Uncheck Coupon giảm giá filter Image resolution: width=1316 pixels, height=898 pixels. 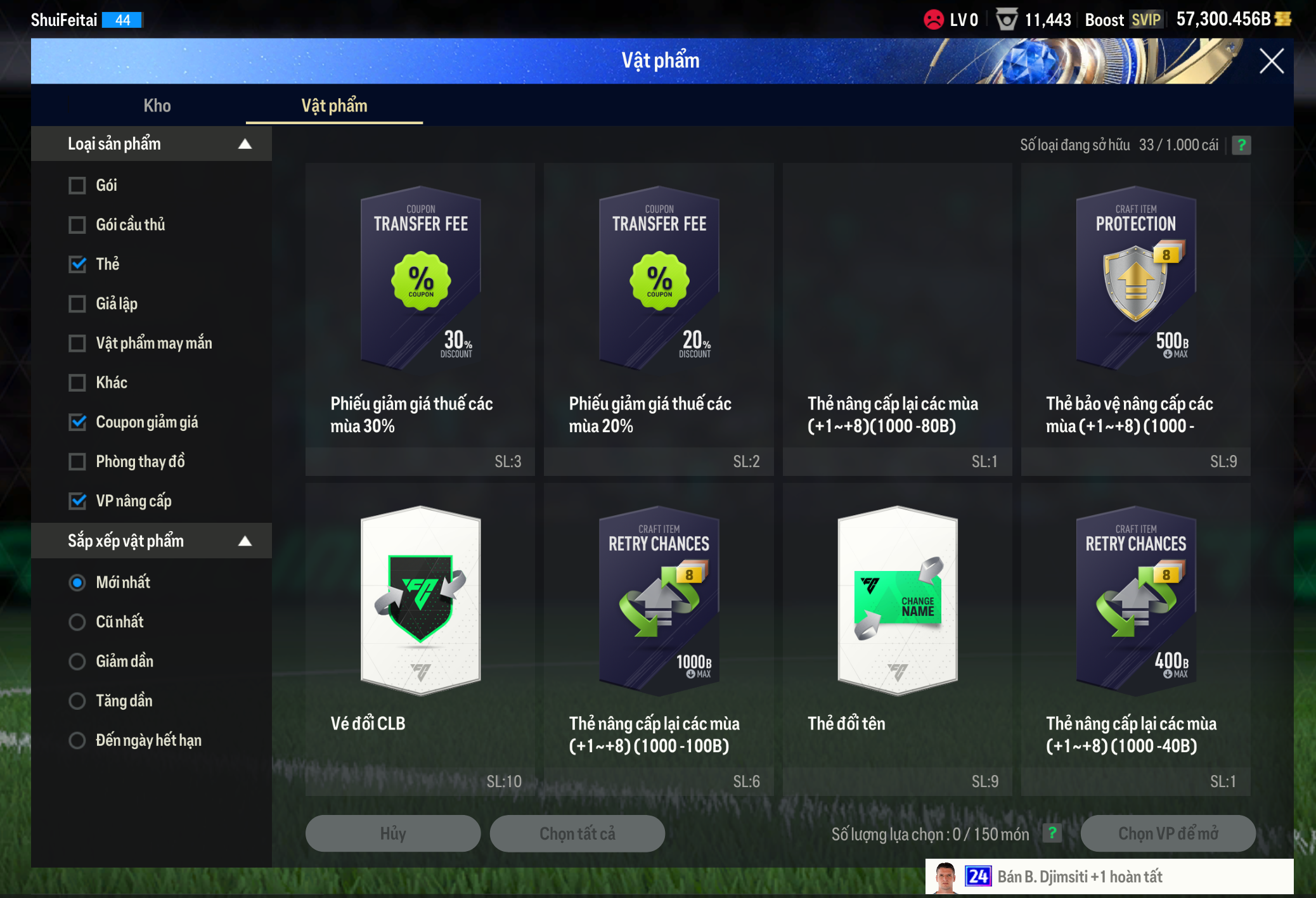pos(77,422)
